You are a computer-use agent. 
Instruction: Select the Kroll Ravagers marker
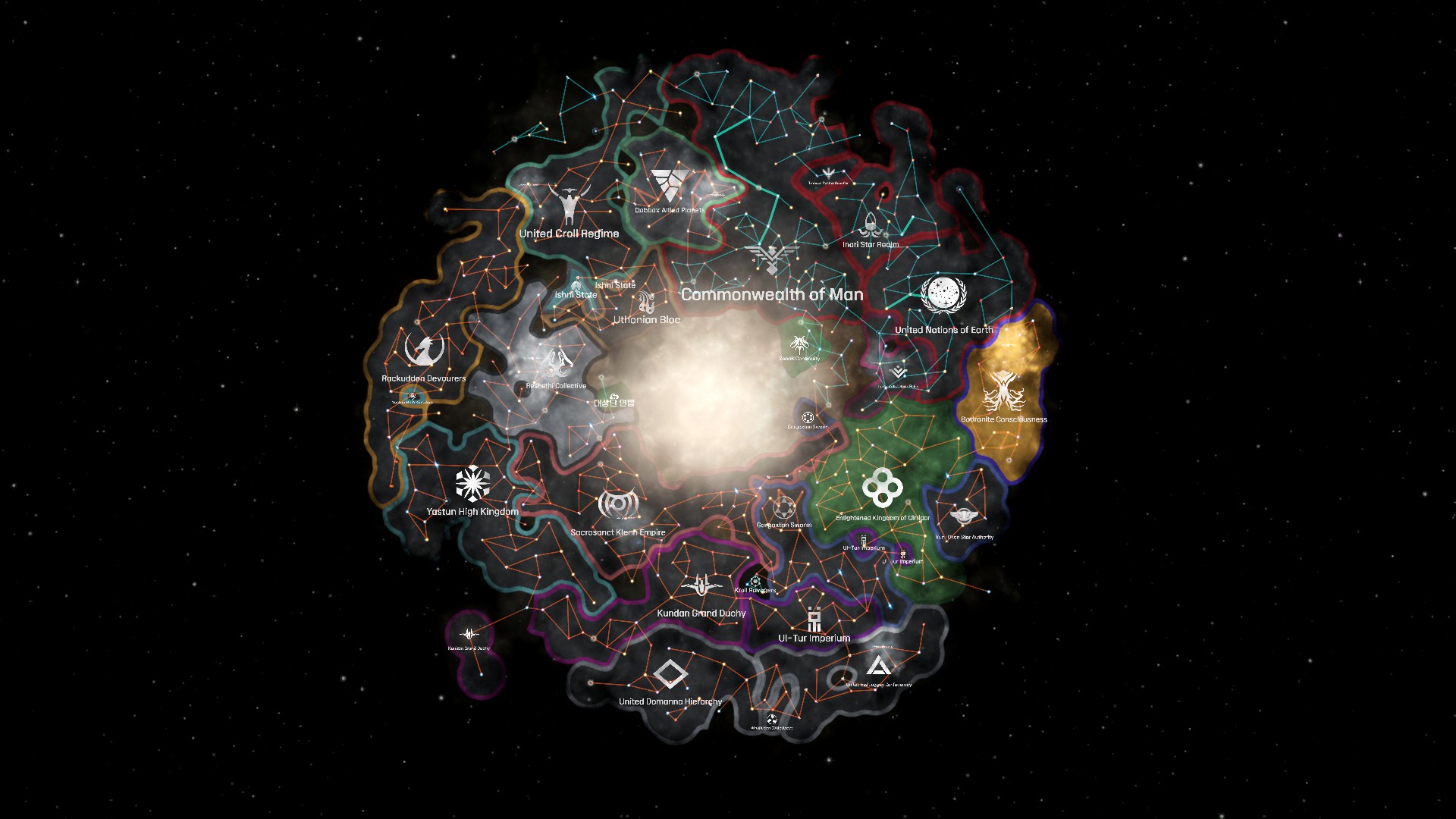[x=755, y=581]
